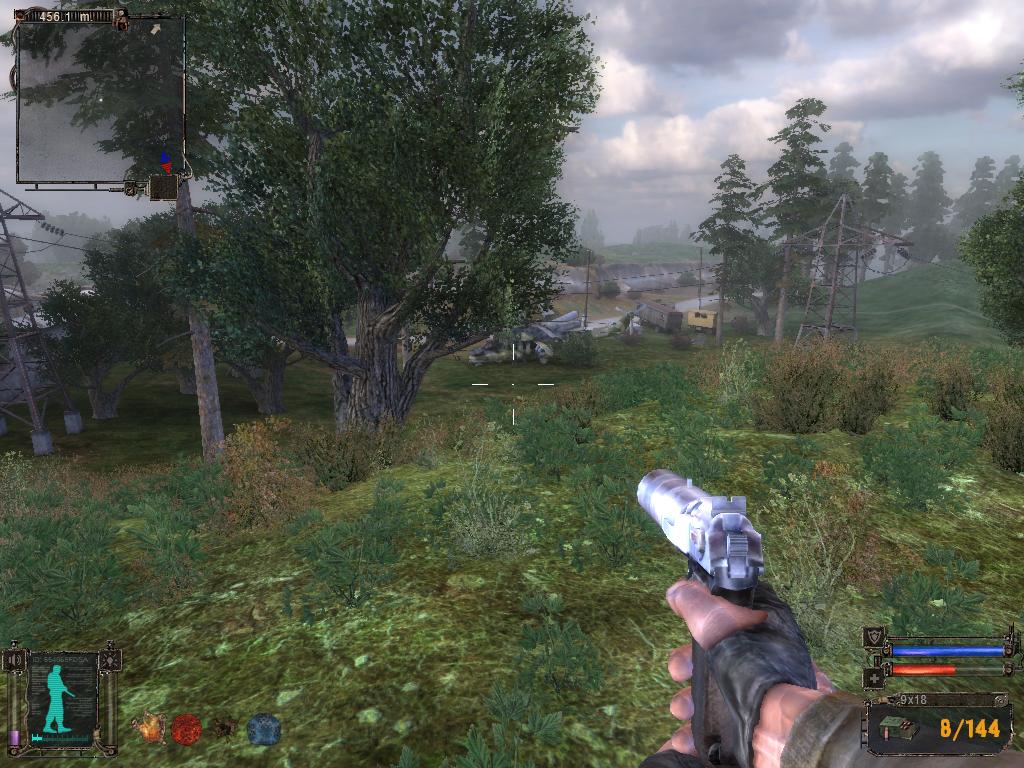Image resolution: width=1024 pixels, height=768 pixels.
Task: Select the dark brown spiky artifact icon
Action: tap(226, 728)
